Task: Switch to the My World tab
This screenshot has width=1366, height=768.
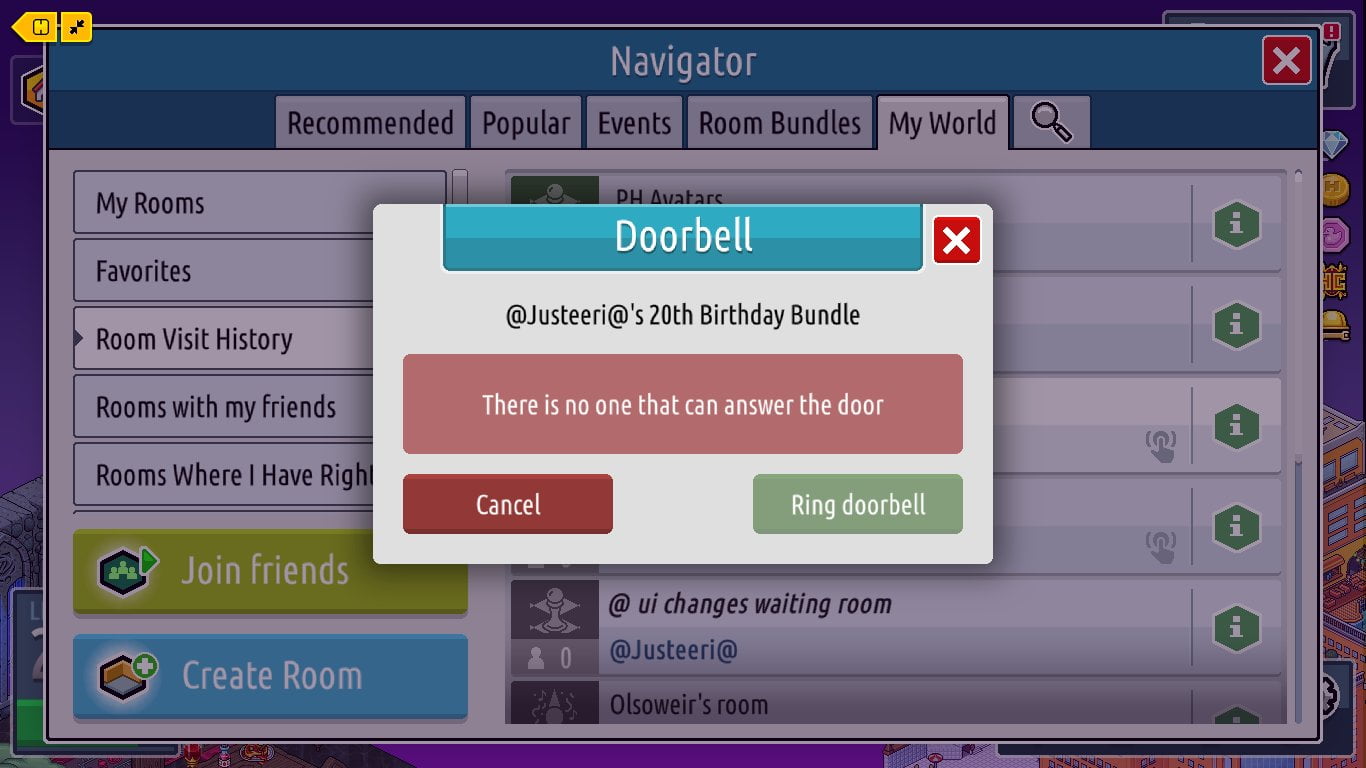Action: (x=942, y=123)
